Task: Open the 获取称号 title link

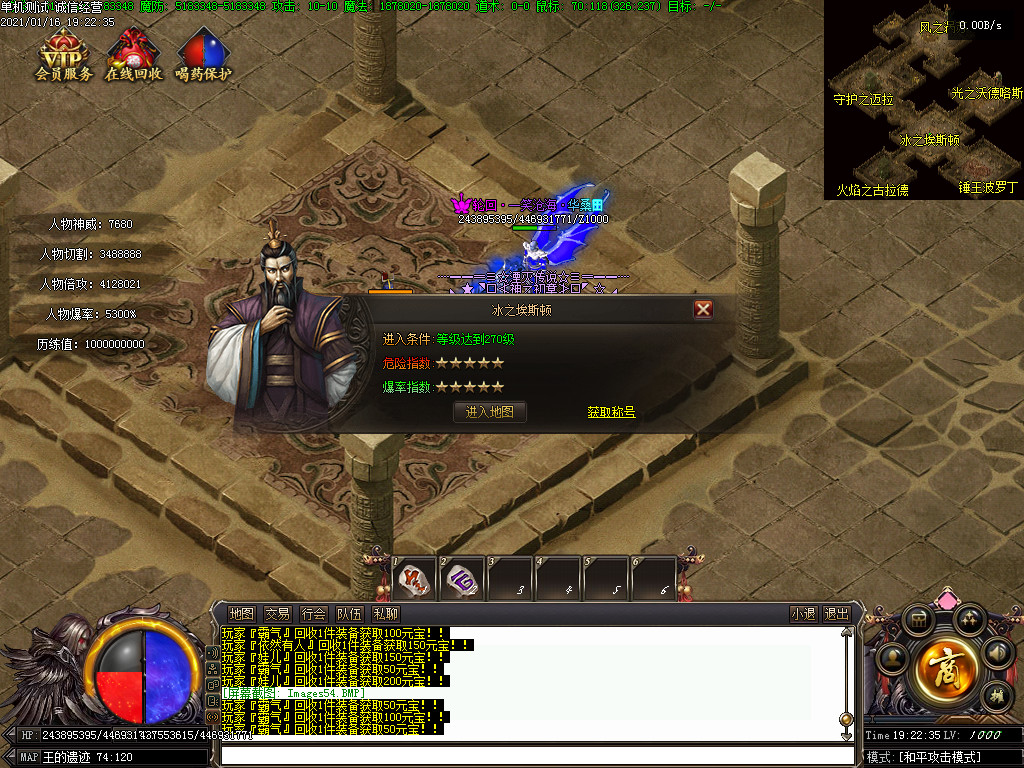Action: pos(611,412)
